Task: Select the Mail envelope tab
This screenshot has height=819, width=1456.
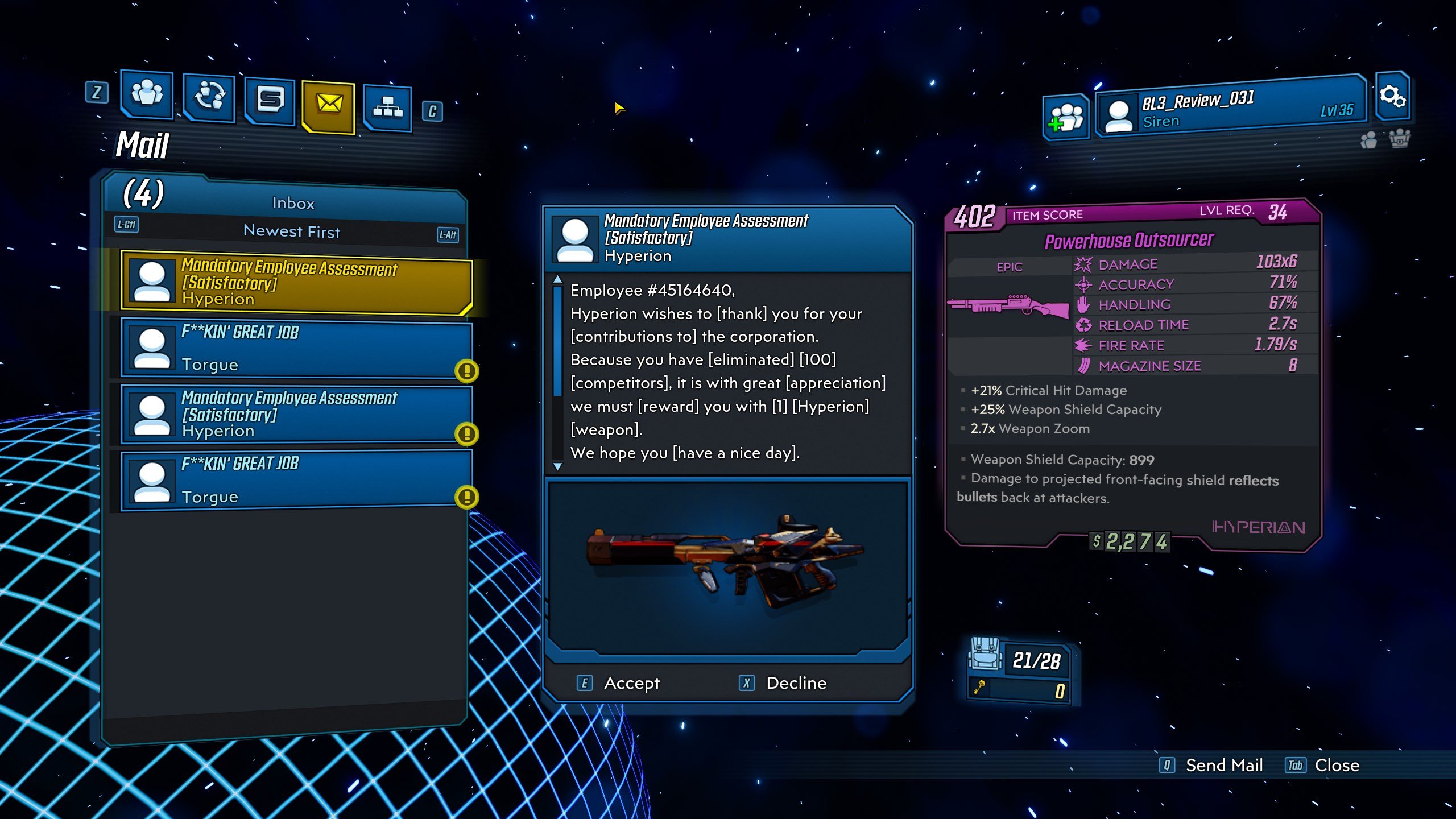Action: click(x=329, y=105)
